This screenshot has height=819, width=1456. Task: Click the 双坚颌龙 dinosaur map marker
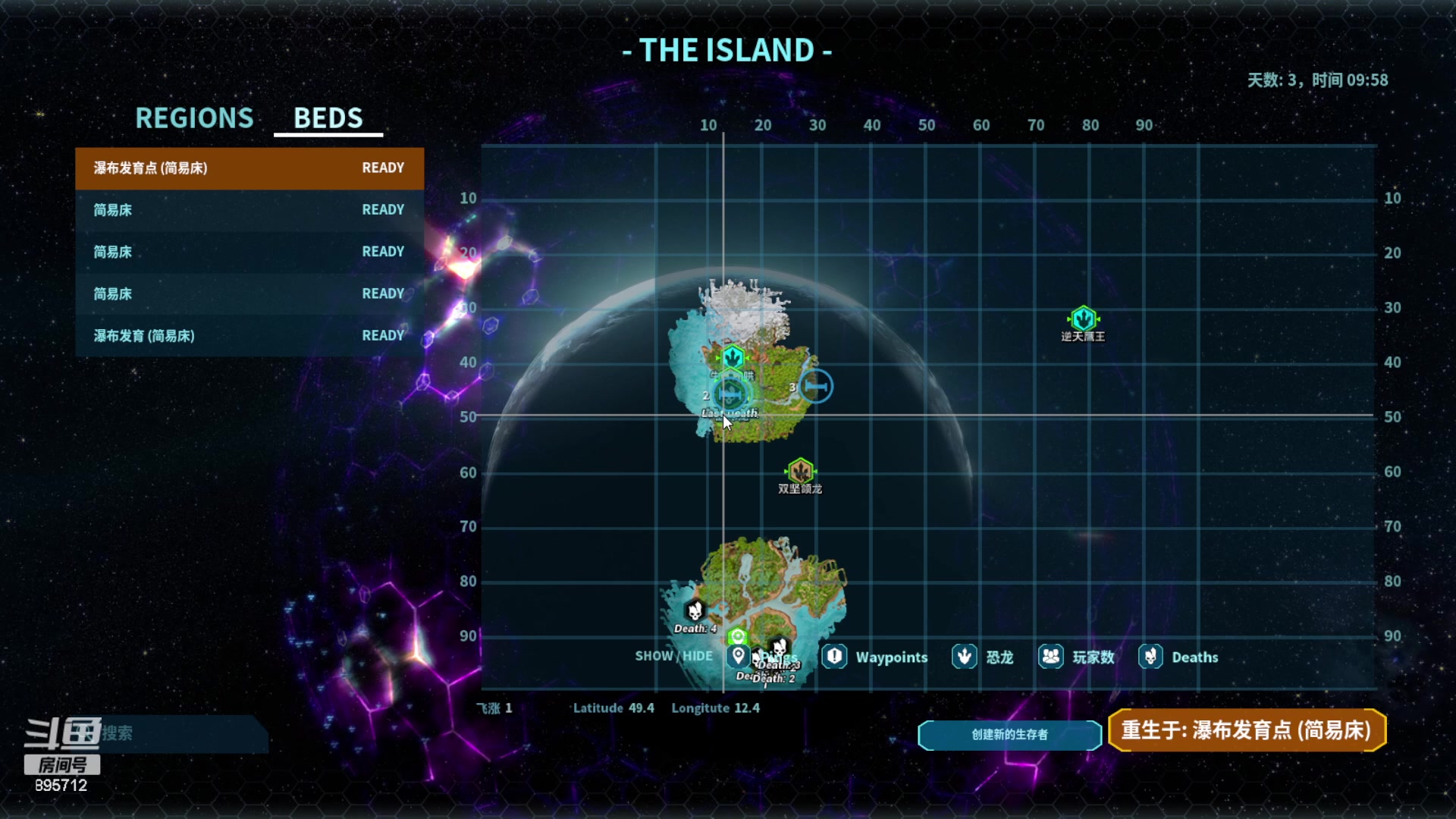[800, 472]
